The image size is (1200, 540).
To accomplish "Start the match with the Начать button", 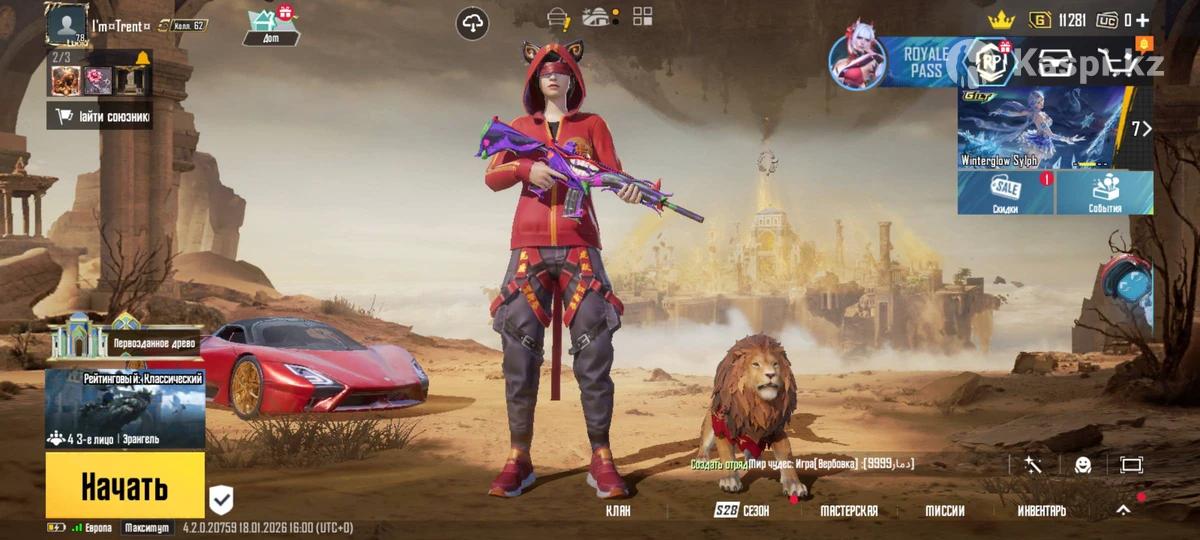I will pos(125,486).
